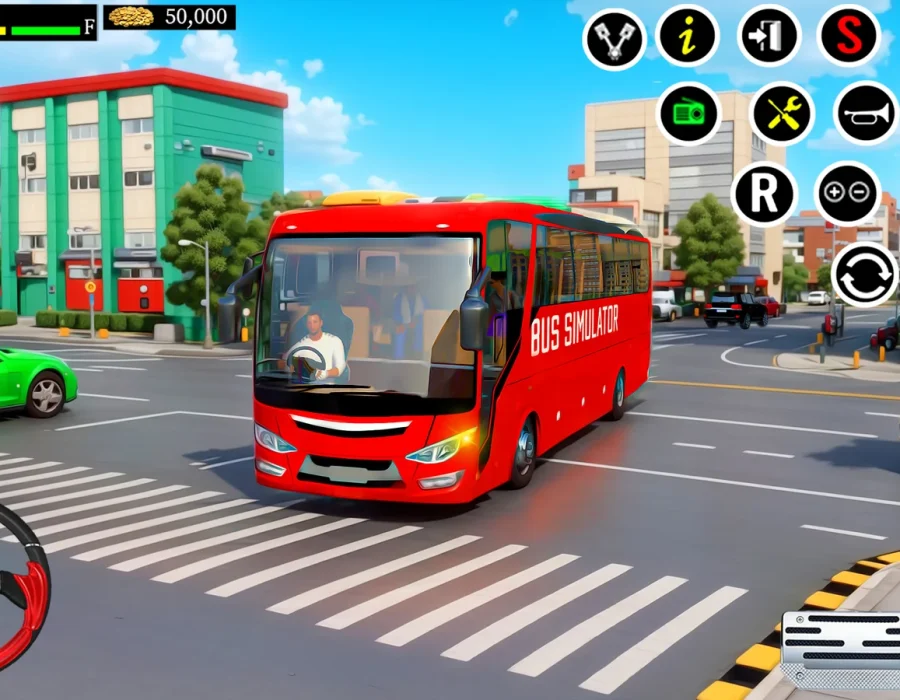
Task: Turn on the green radio
Action: pyautogui.click(x=688, y=113)
